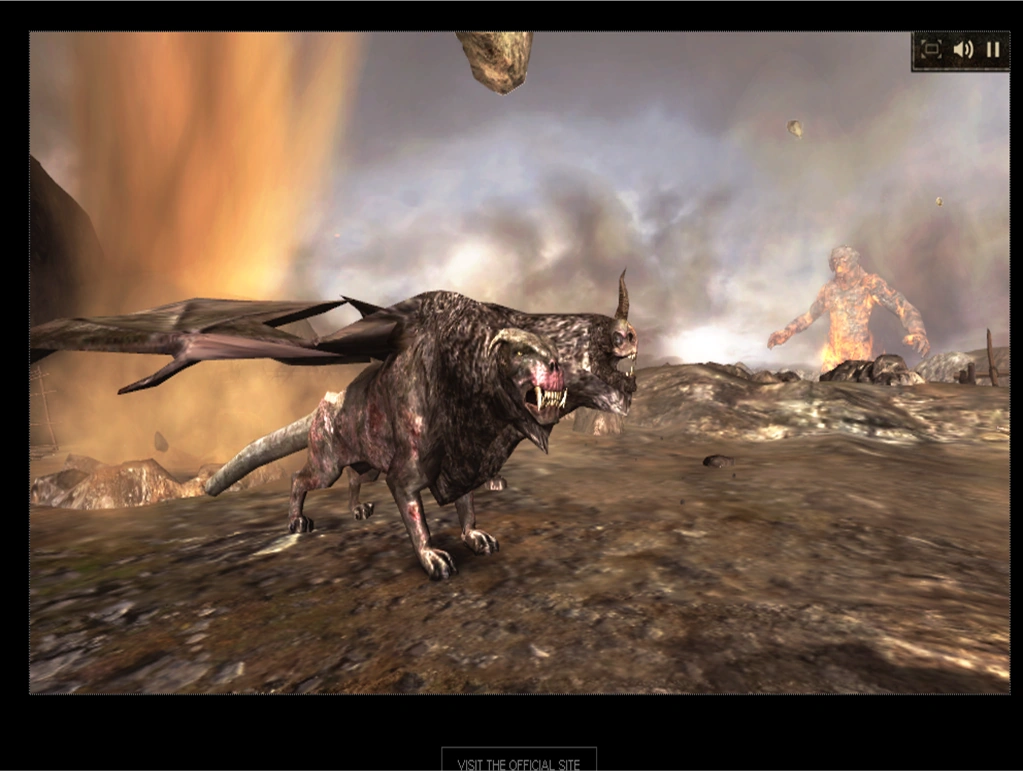Mute the sound using the speaker icon

[x=963, y=49]
